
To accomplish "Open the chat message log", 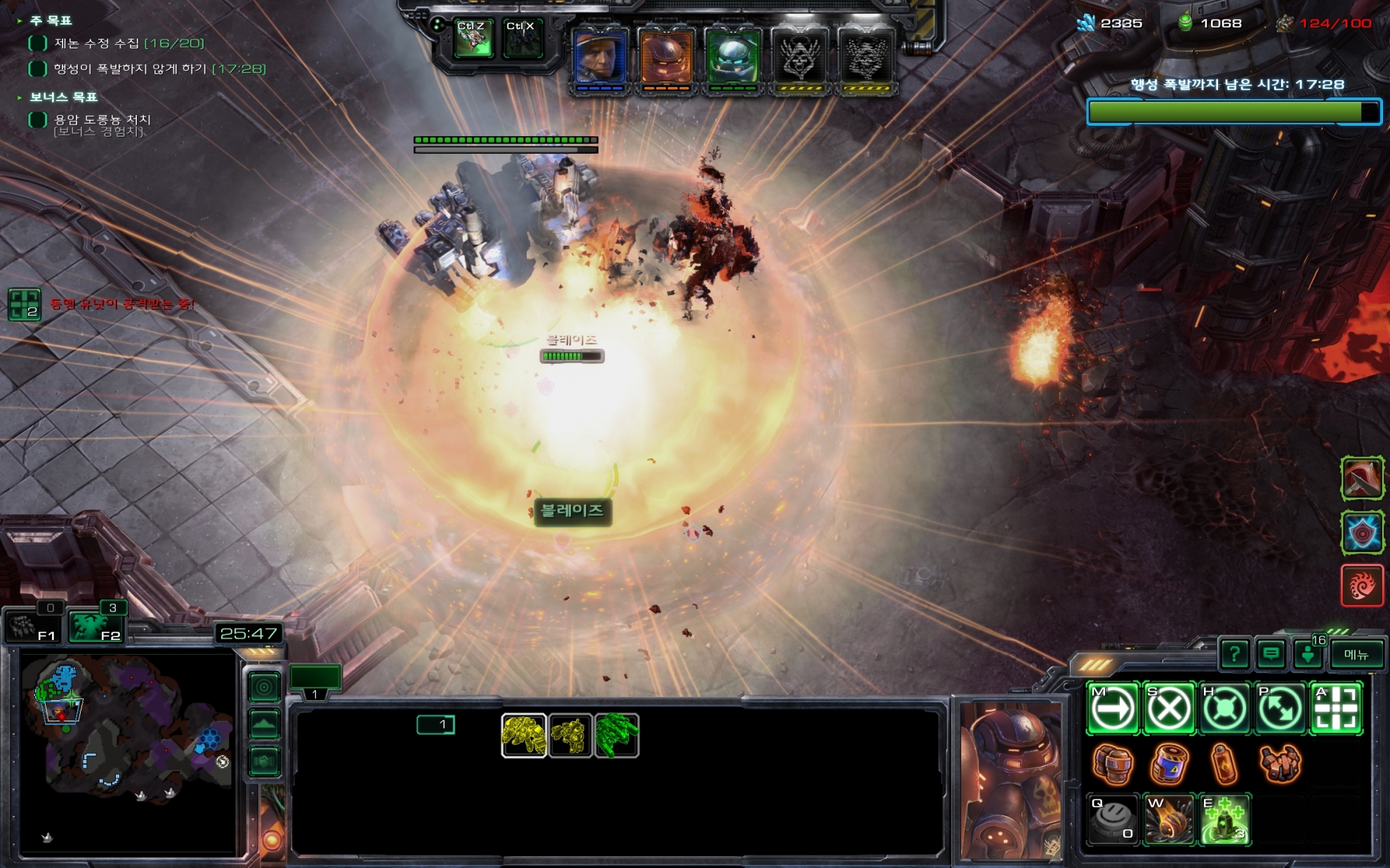I will pos(1271,655).
